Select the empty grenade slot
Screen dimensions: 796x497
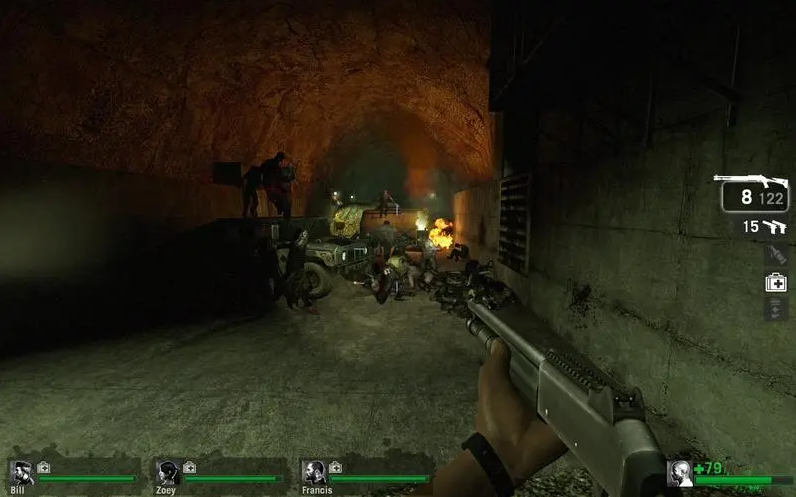tap(776, 255)
